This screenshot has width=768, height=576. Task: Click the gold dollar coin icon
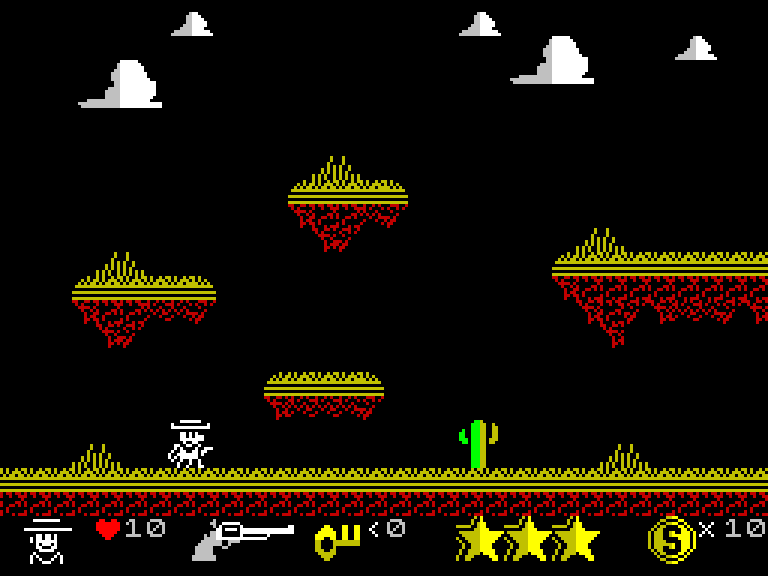pos(670,540)
